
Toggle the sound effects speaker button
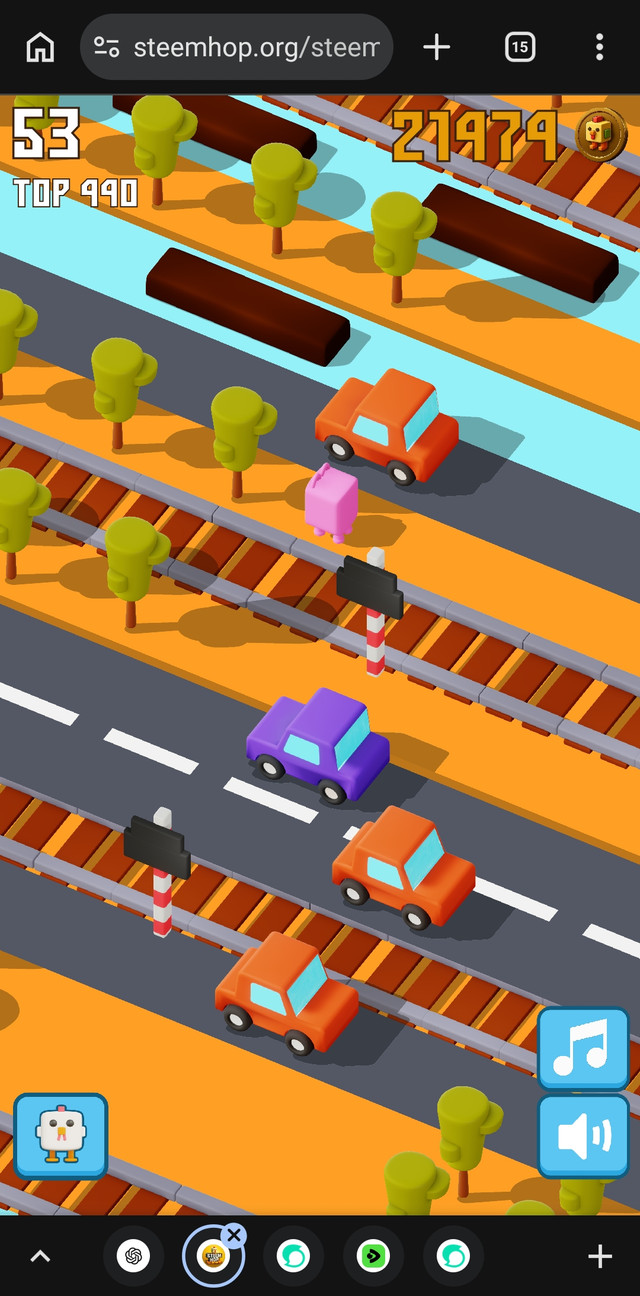(x=583, y=1136)
